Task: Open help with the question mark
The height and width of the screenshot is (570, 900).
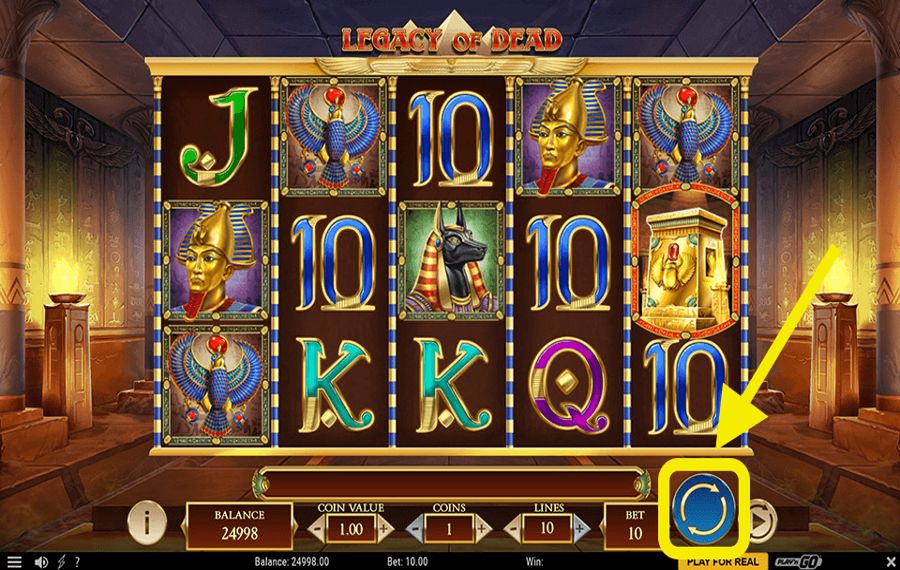Action: coord(77,562)
